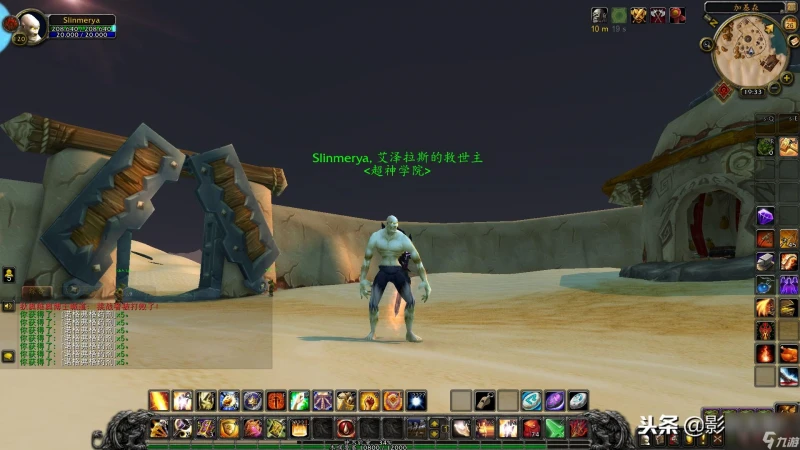Image resolution: width=800 pixels, height=450 pixels.
Task: Select the skull buff icon
Action: click(598, 15)
